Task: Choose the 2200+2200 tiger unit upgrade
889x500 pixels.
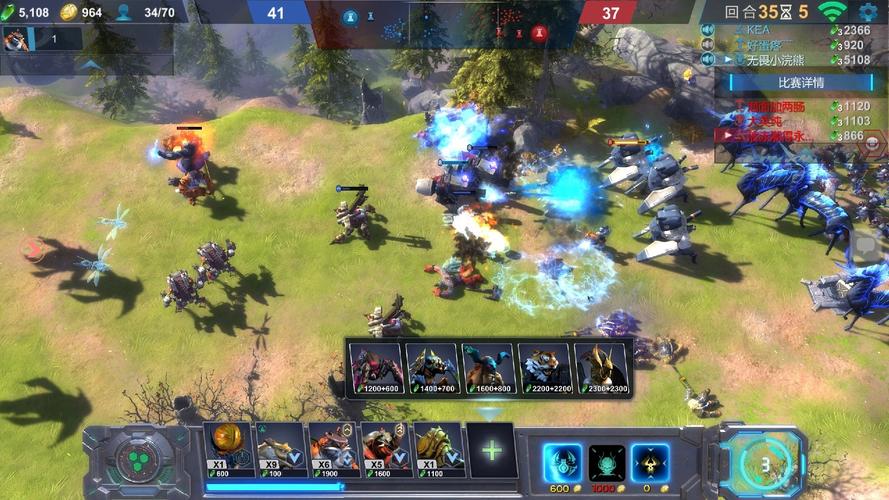Action: click(545, 369)
